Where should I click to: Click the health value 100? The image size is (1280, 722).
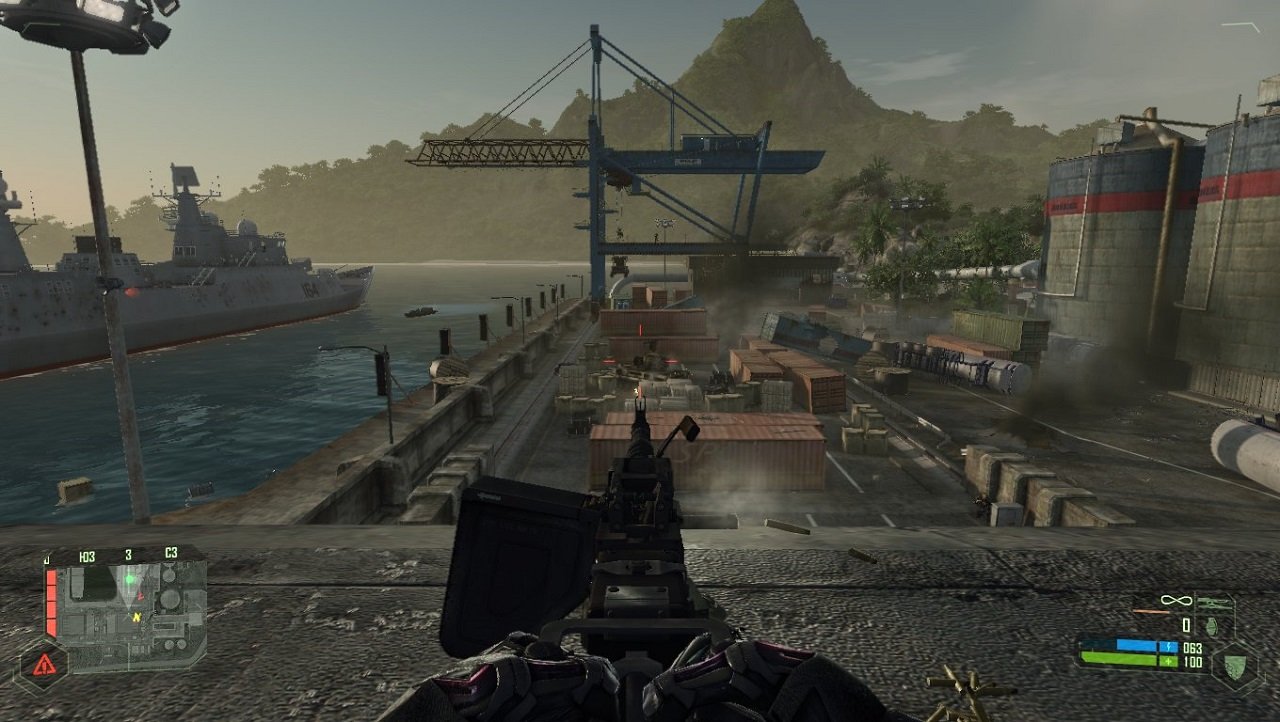[1192, 660]
